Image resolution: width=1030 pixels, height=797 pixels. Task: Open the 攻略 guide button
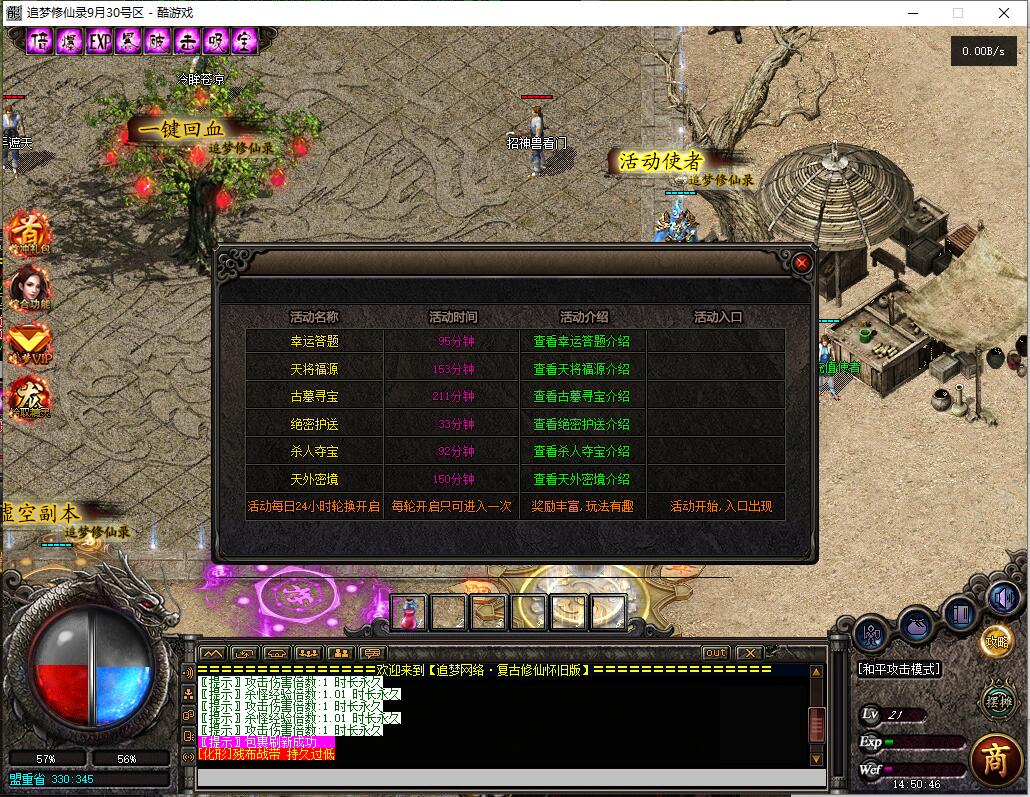[996, 642]
